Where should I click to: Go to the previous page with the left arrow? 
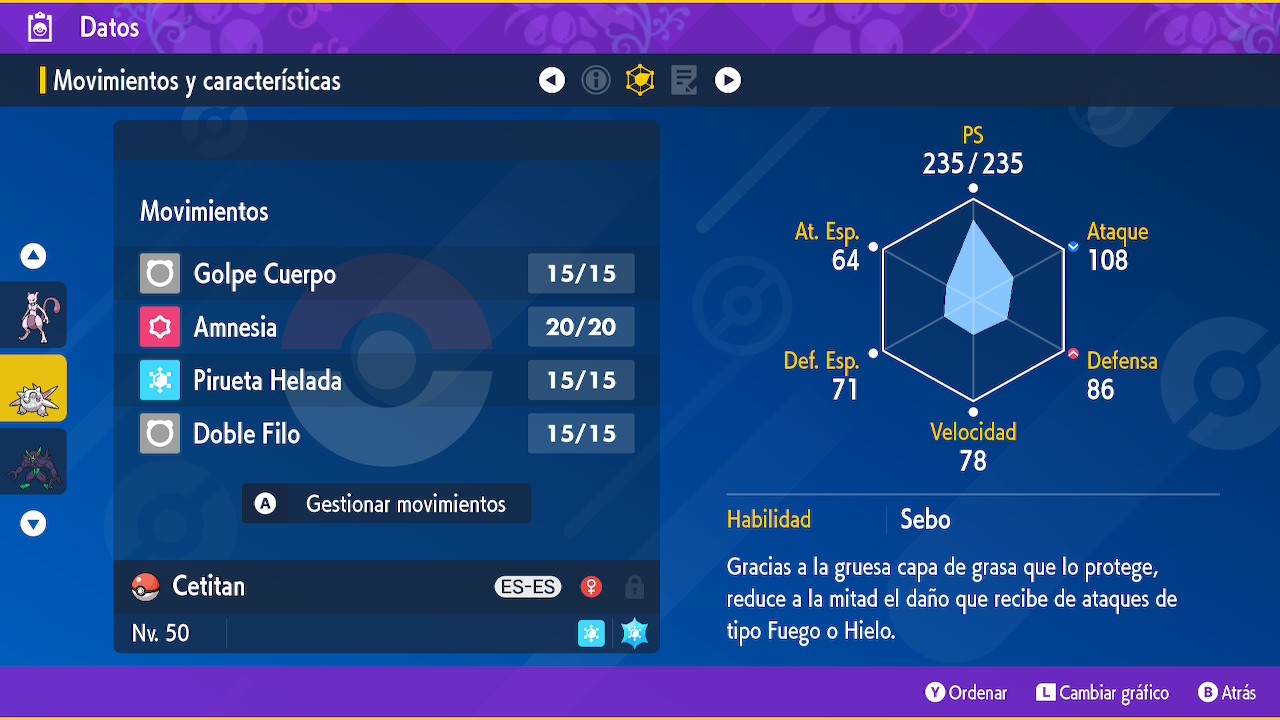pyautogui.click(x=551, y=80)
